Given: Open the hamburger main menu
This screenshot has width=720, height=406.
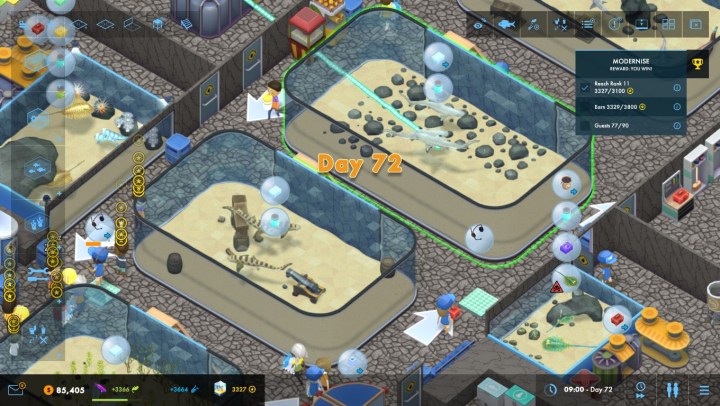Looking at the screenshot, I should point(702,389).
